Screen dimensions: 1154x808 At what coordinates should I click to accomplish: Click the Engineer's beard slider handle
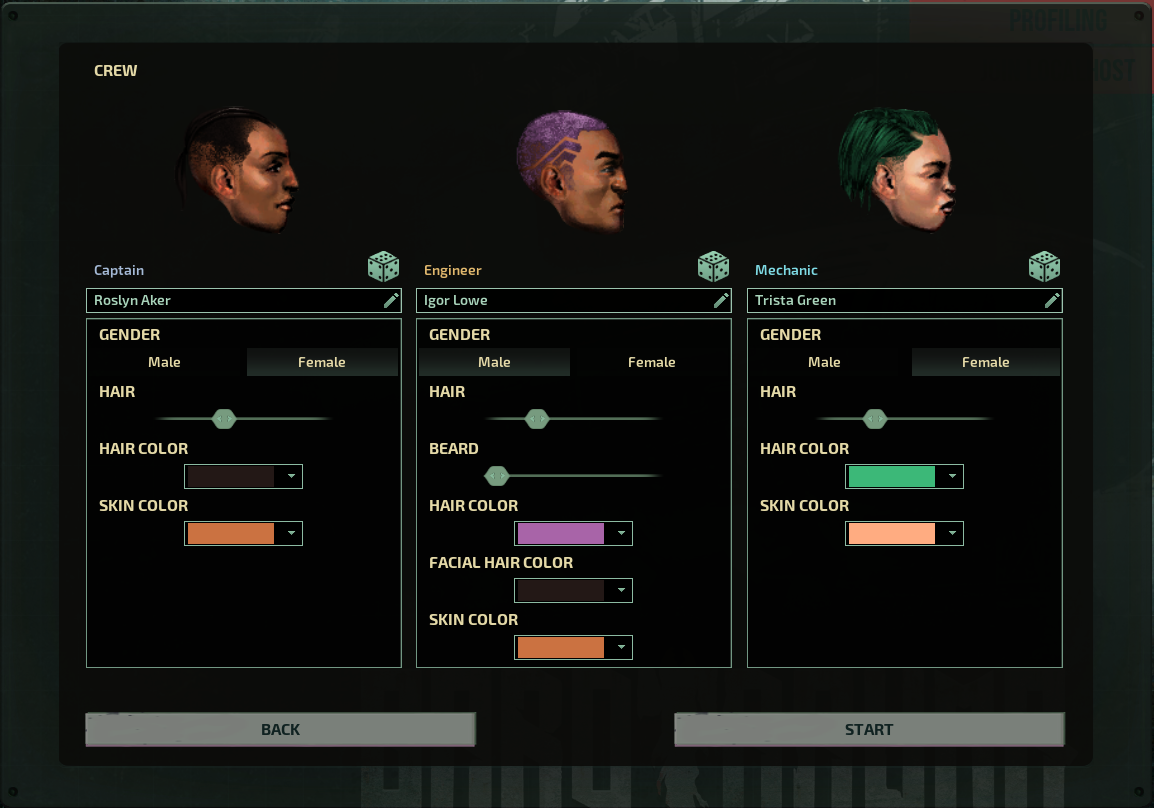[x=497, y=476]
